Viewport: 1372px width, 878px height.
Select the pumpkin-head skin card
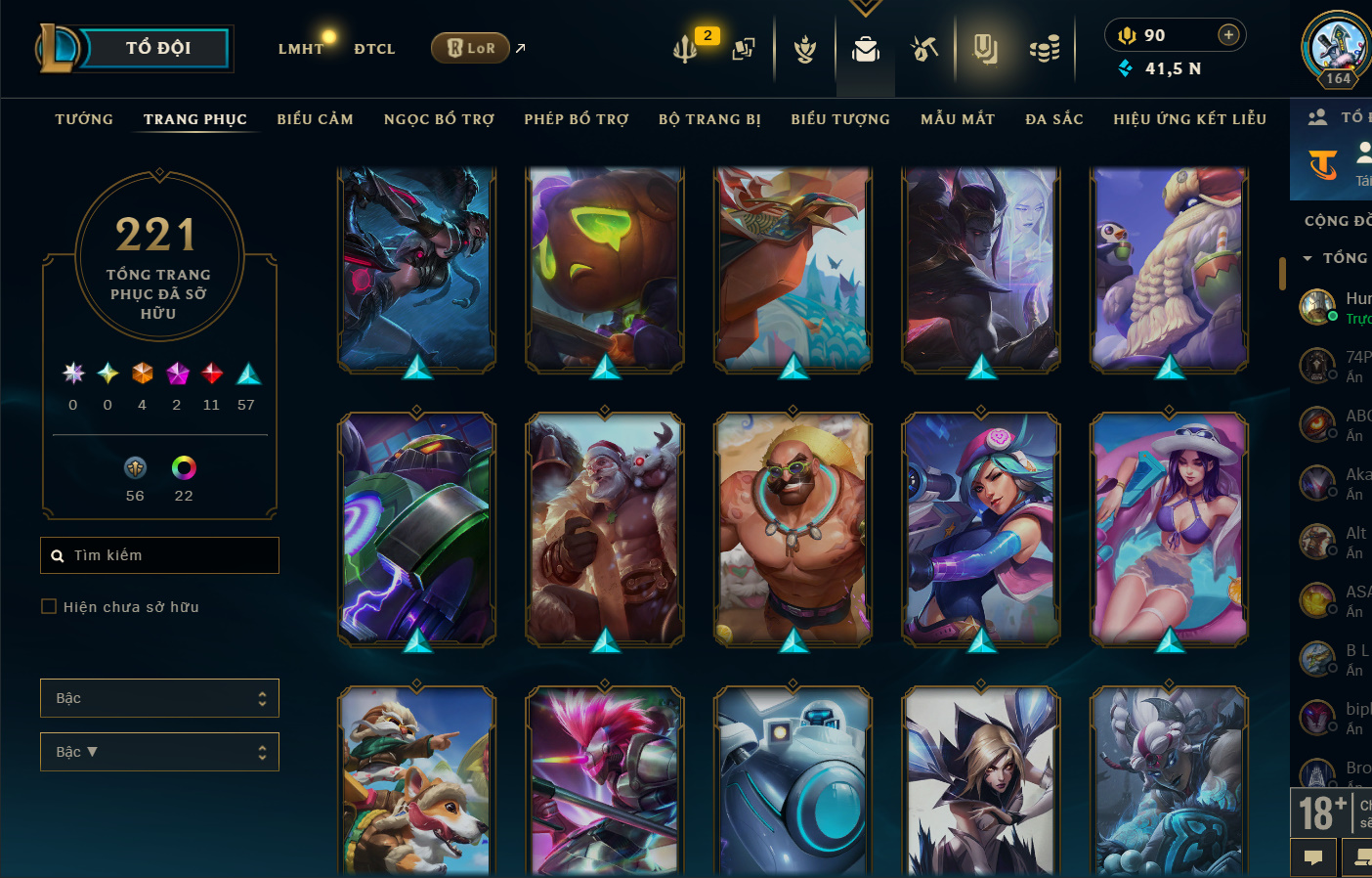605,269
